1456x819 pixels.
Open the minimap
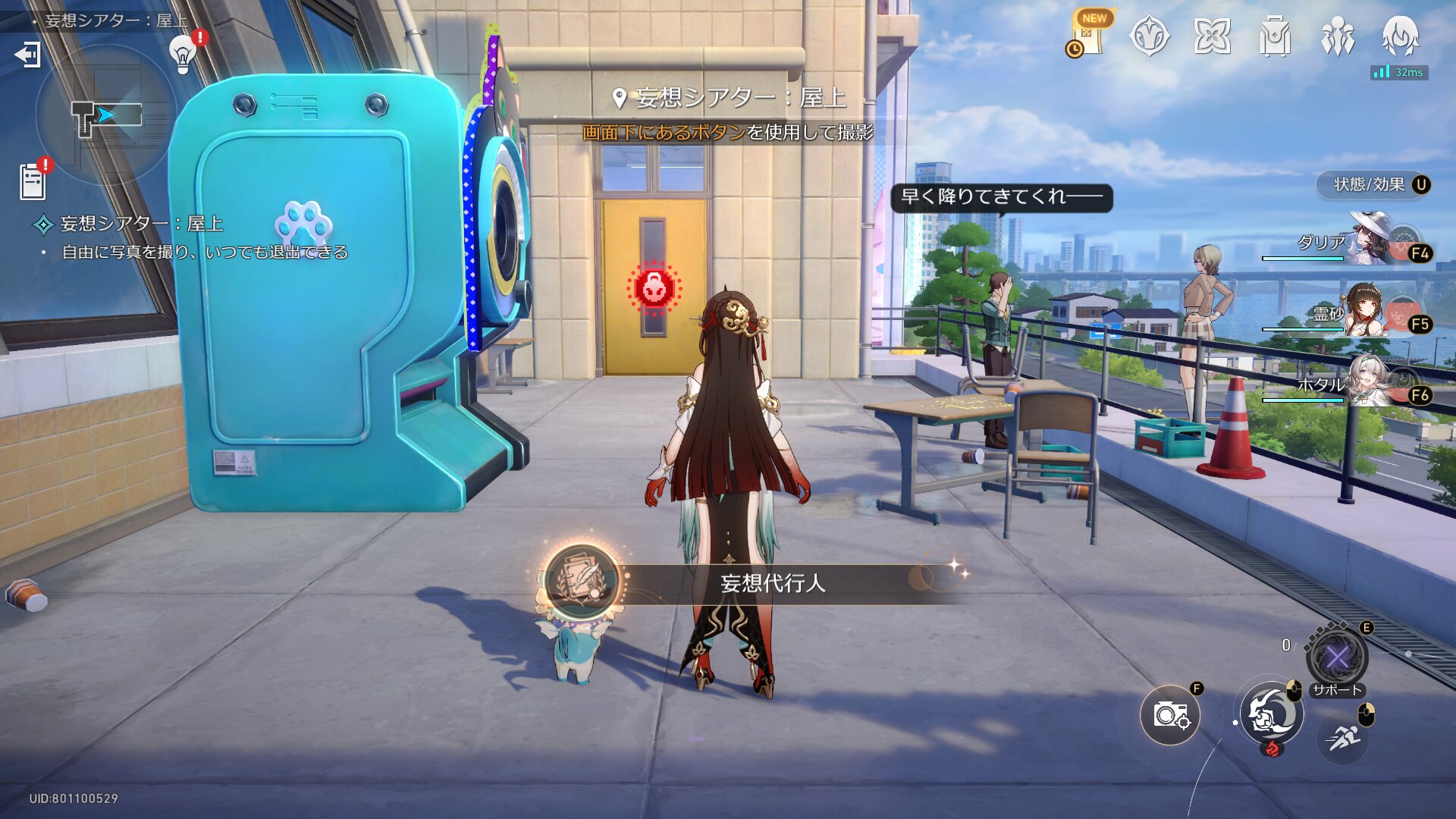point(106,115)
